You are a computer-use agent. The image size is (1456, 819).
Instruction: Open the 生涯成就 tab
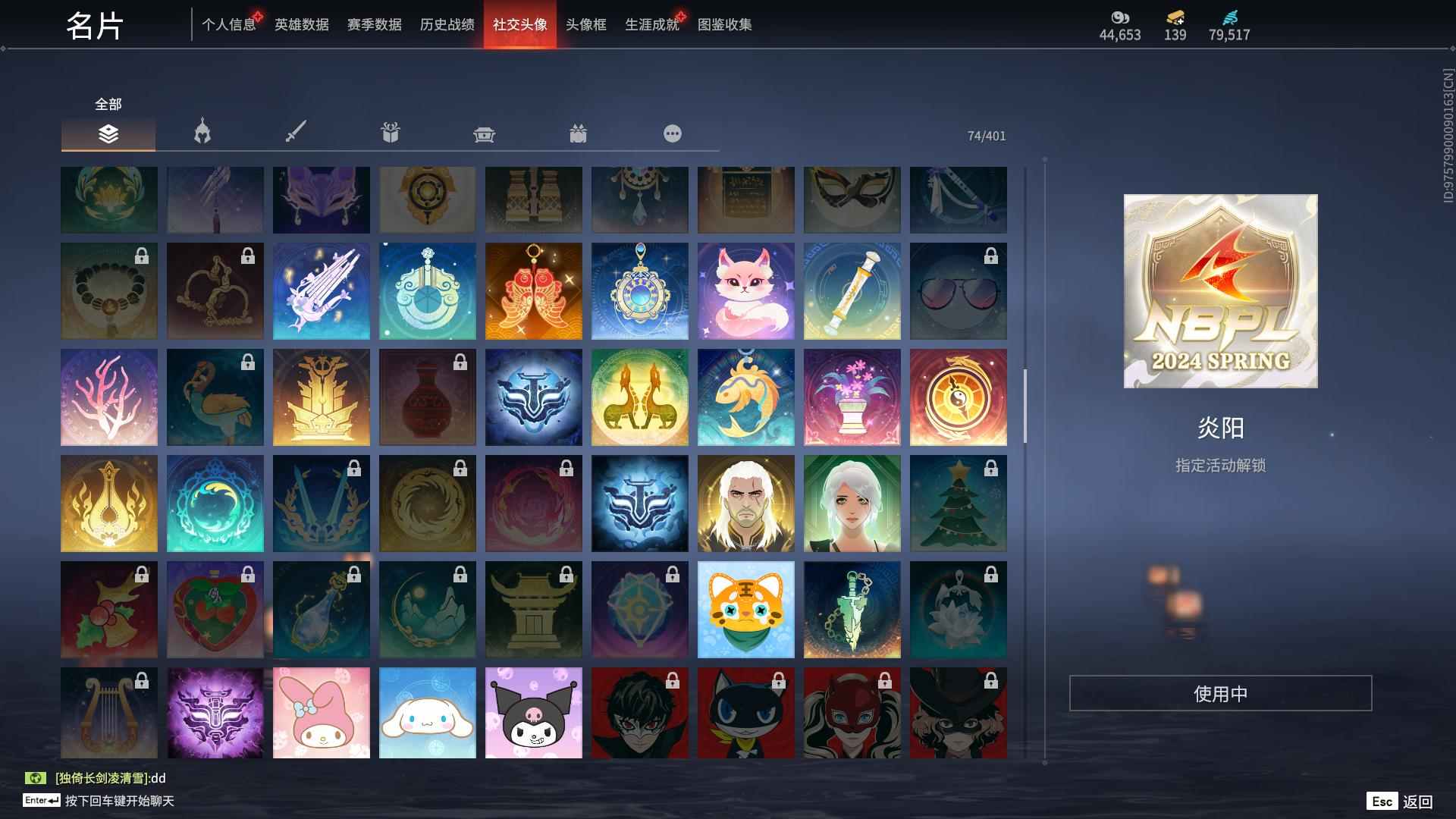pyautogui.click(x=651, y=24)
